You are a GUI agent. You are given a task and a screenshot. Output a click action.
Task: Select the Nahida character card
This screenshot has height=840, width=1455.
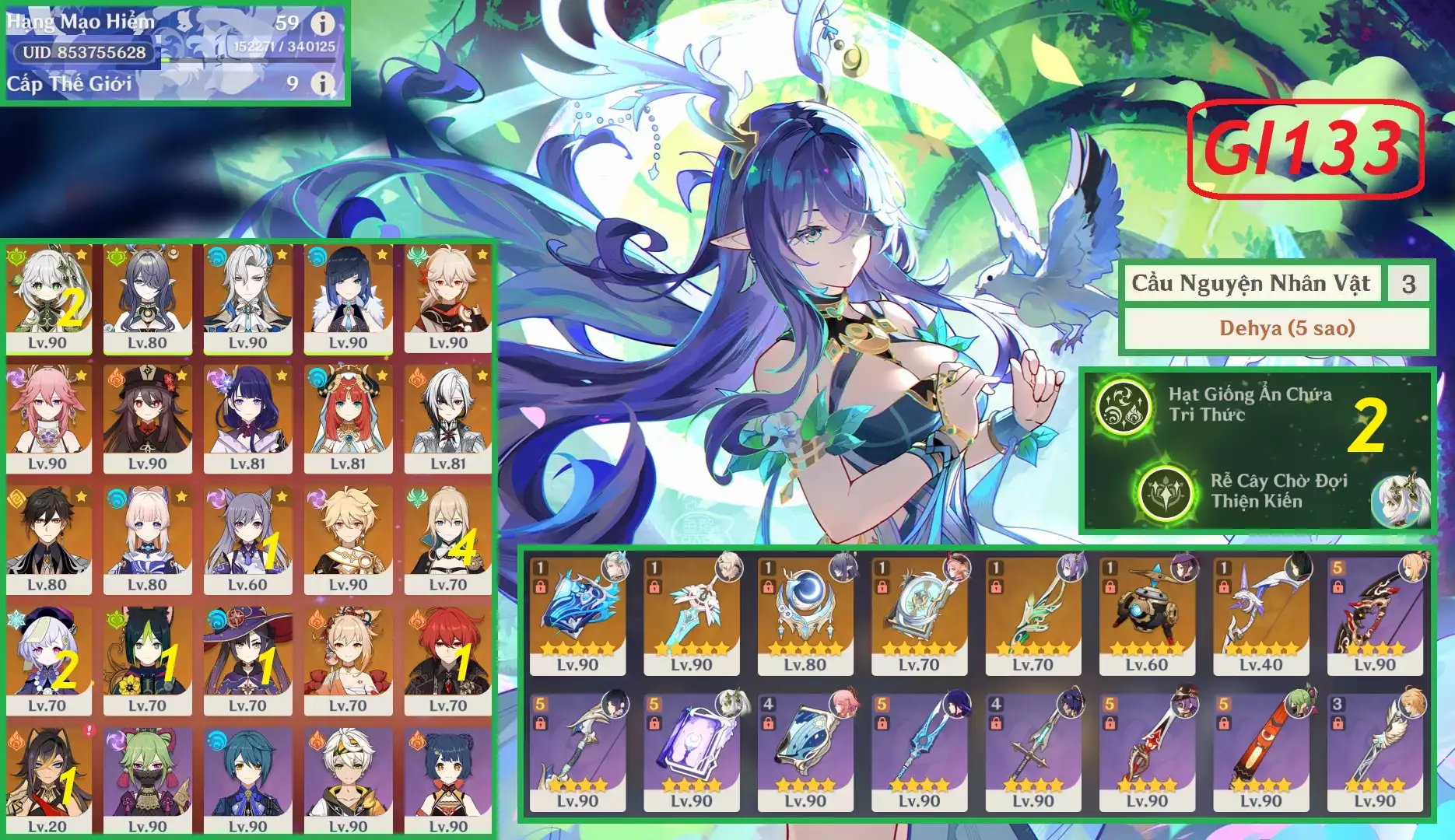[47, 299]
